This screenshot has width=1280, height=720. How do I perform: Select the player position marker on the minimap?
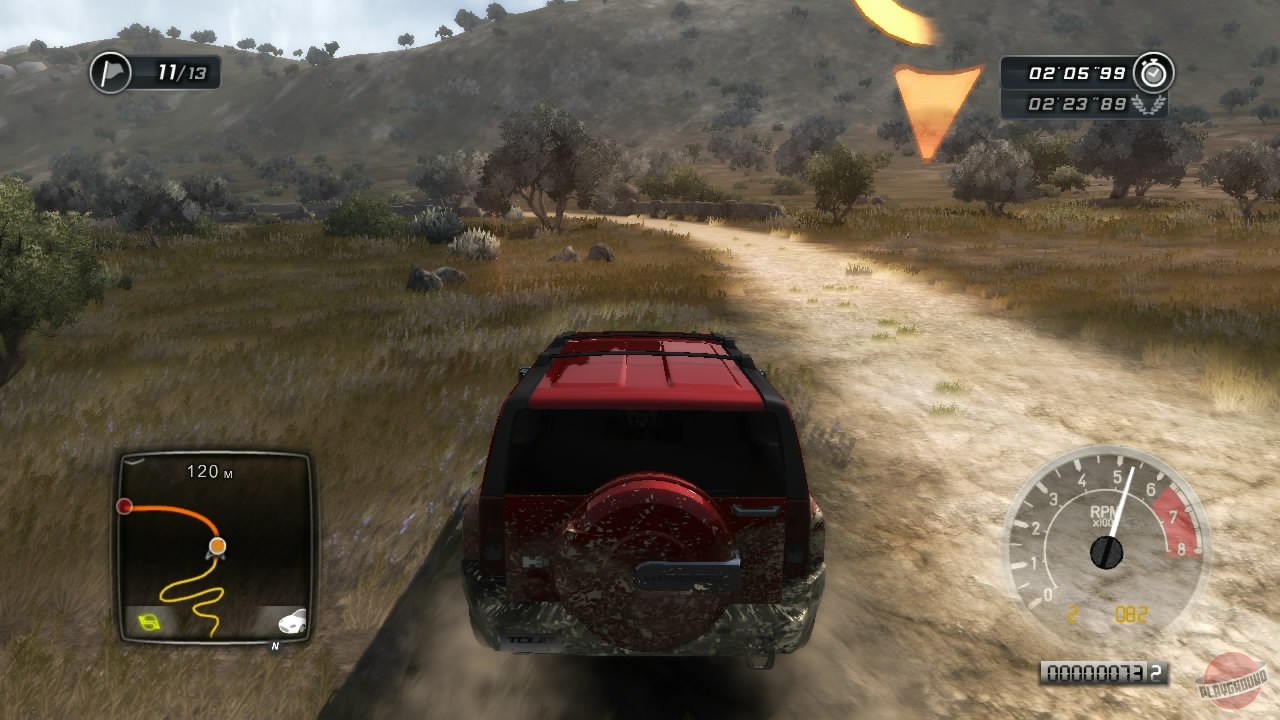tap(216, 547)
